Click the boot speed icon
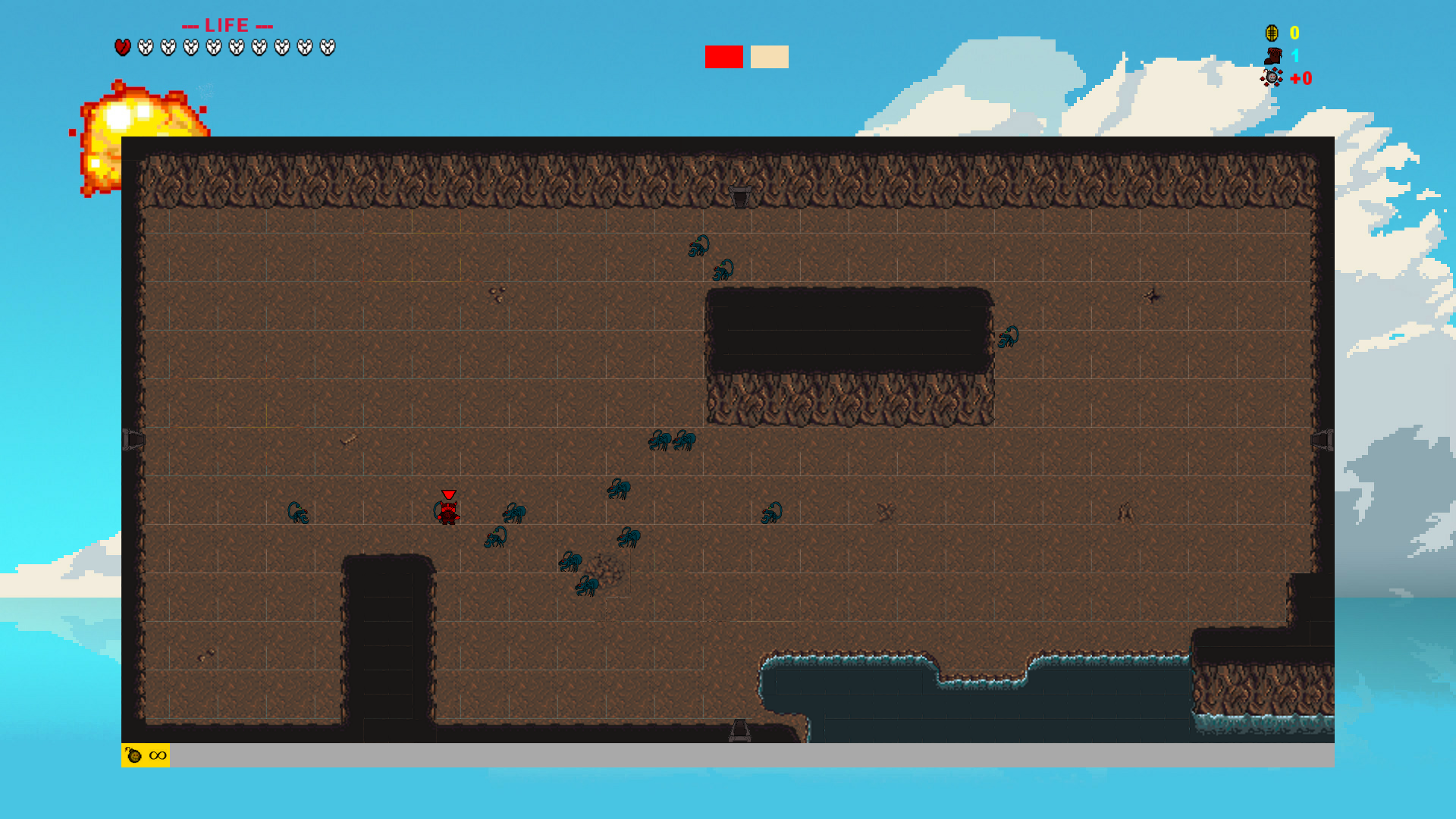The width and height of the screenshot is (1456, 819). [1272, 55]
